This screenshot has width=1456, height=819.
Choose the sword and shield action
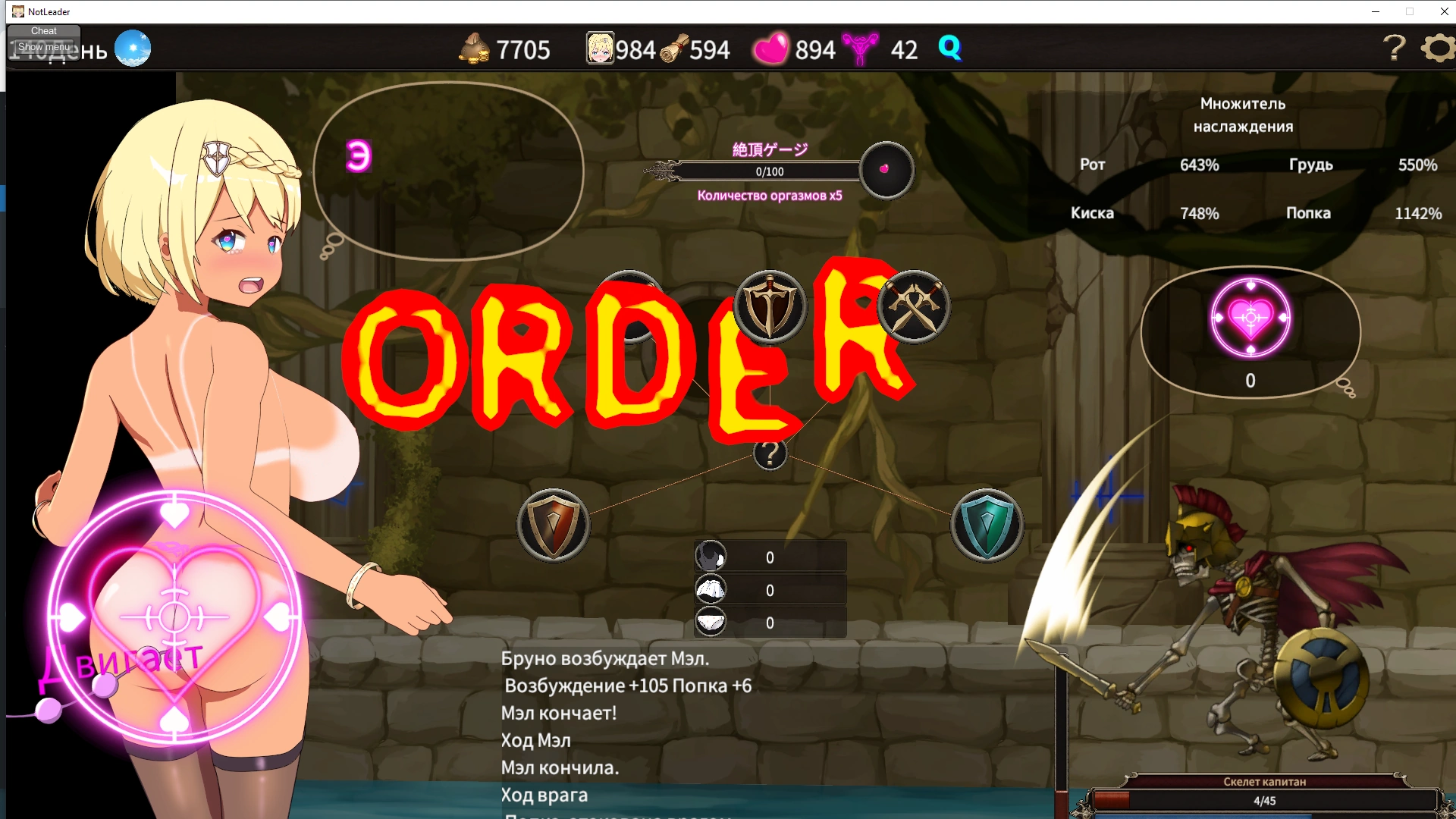(770, 307)
